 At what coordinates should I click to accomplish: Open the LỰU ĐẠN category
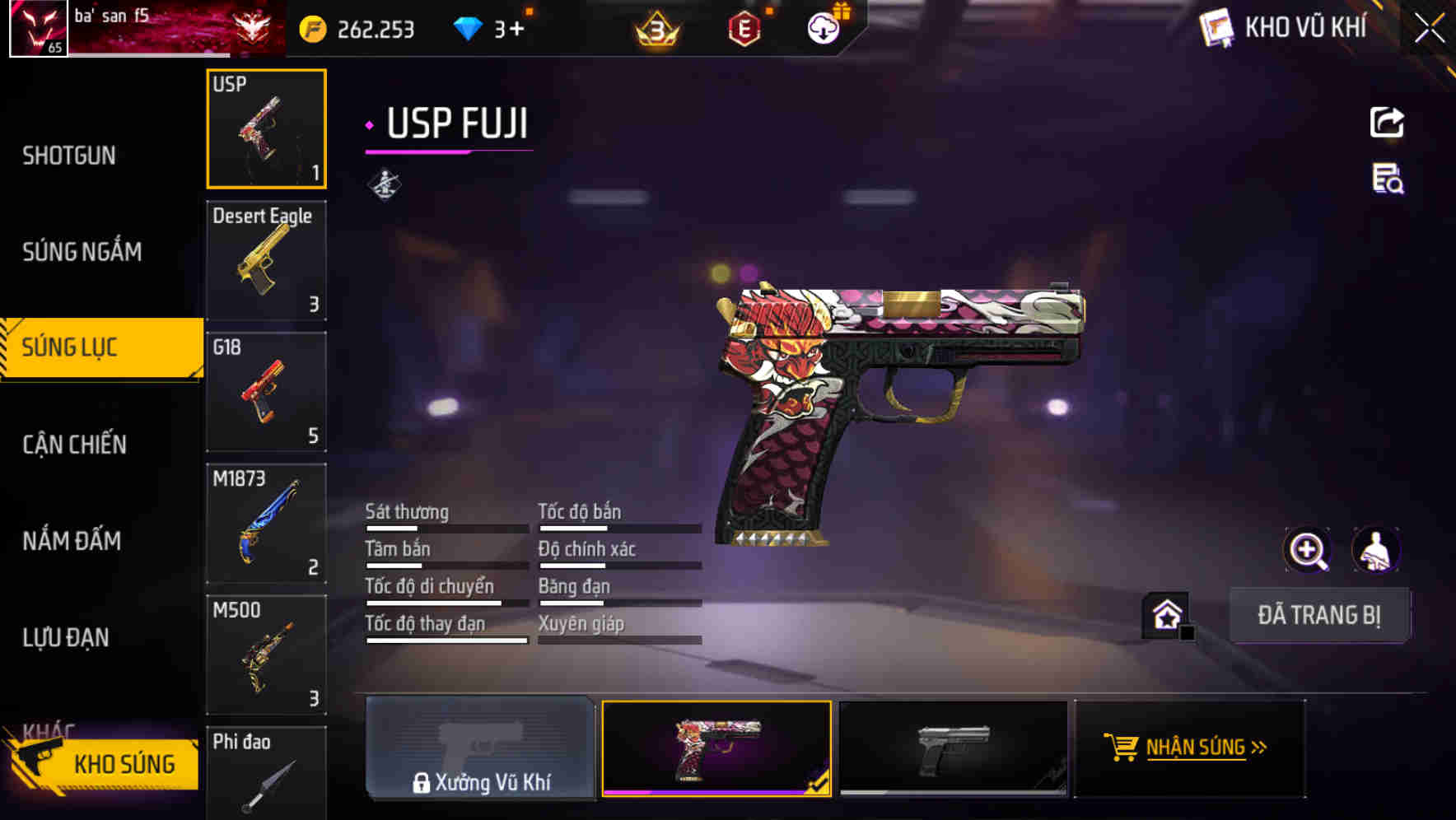(66, 638)
